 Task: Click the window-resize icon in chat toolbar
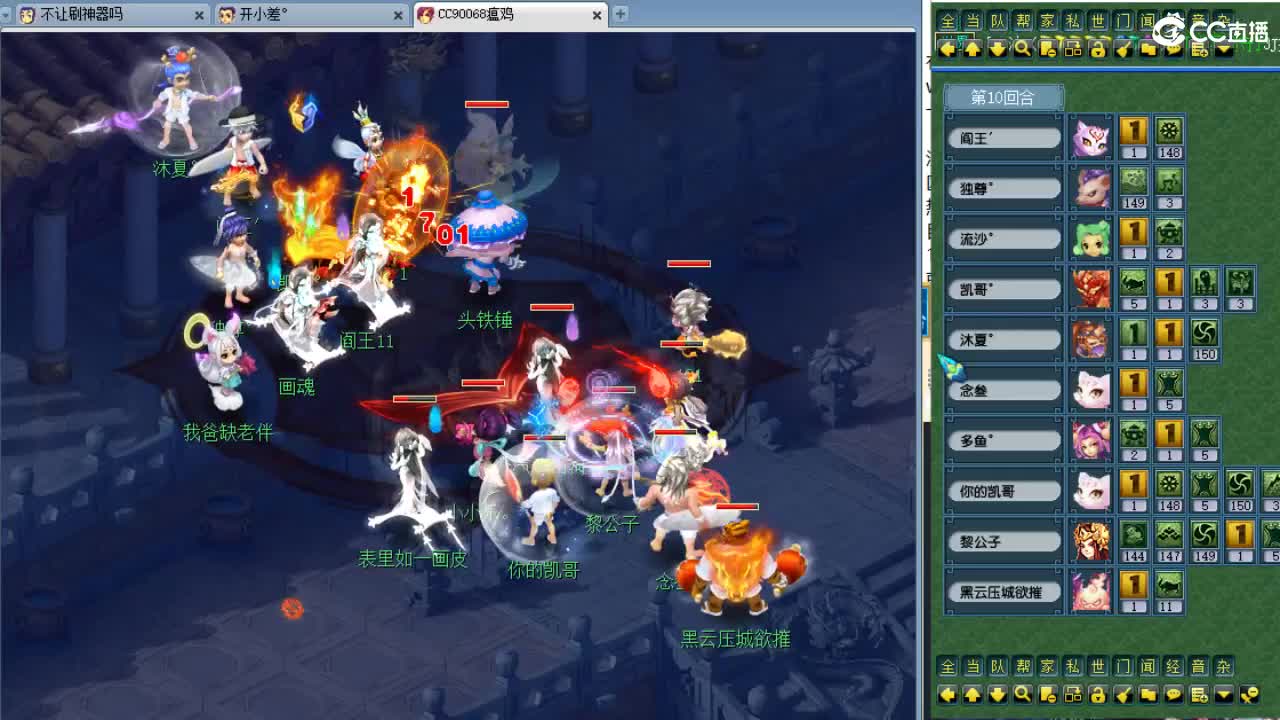coord(1072,49)
